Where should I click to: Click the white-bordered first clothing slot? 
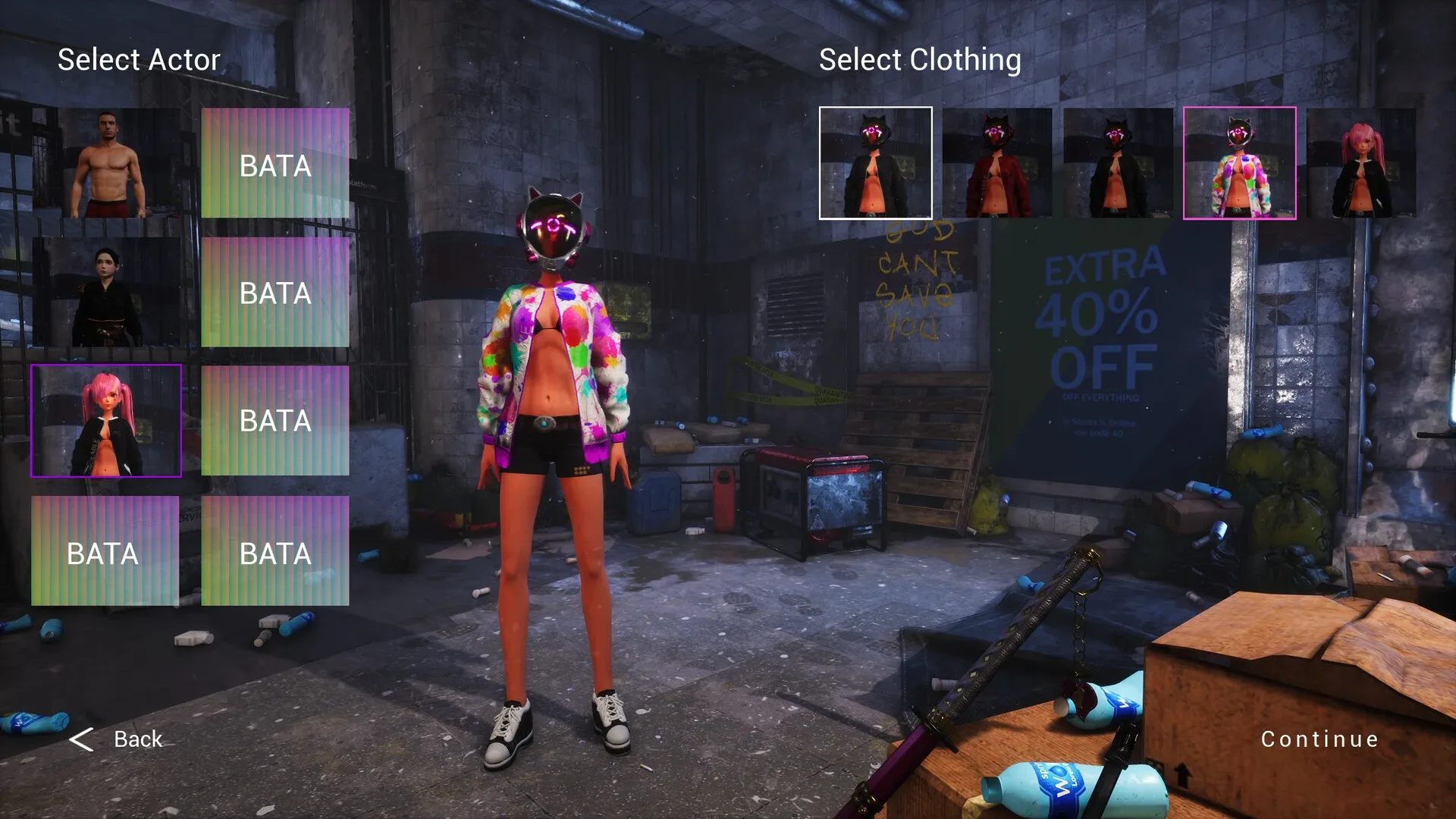pos(876,163)
